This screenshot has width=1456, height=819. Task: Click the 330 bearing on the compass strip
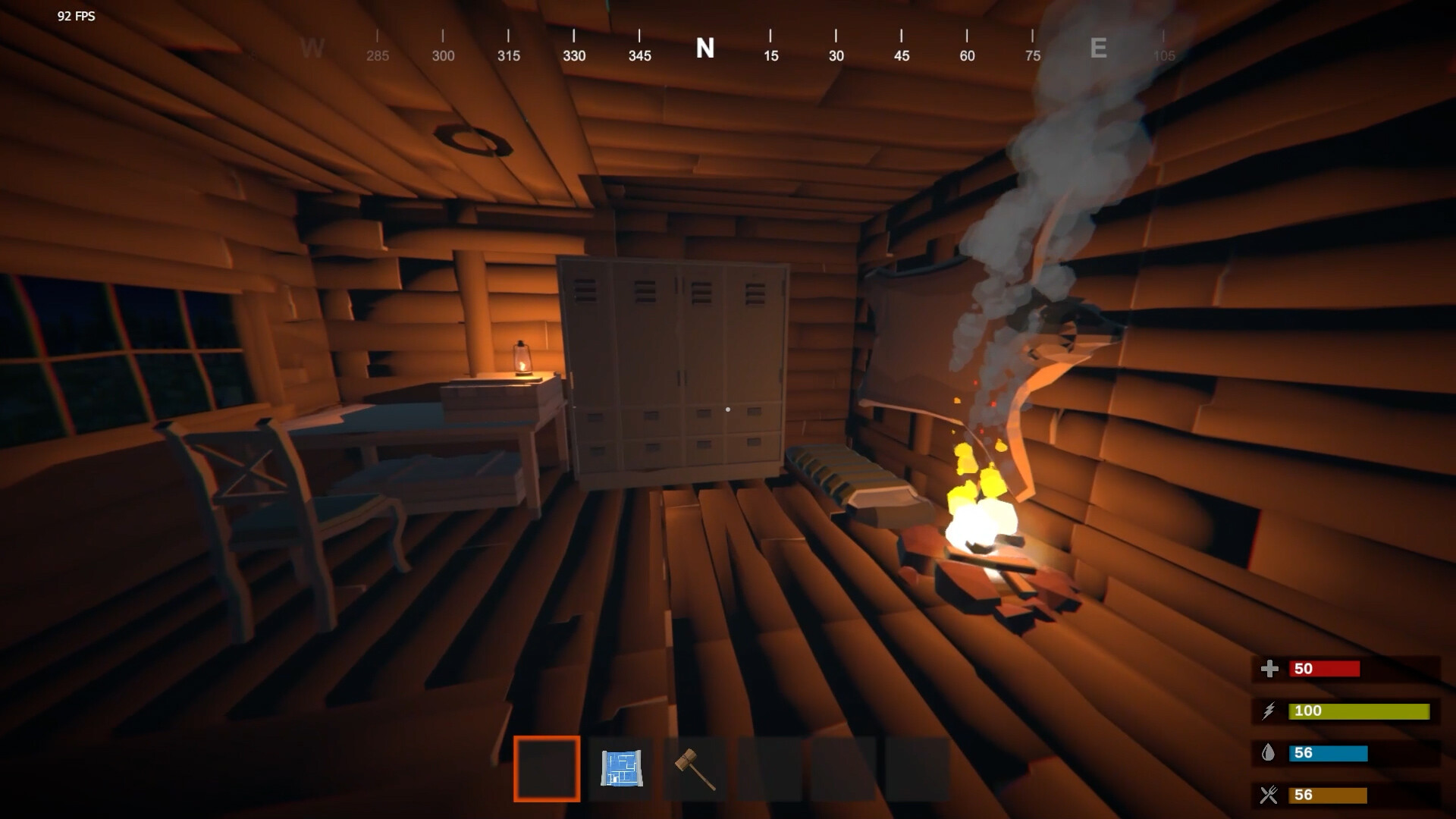574,55
